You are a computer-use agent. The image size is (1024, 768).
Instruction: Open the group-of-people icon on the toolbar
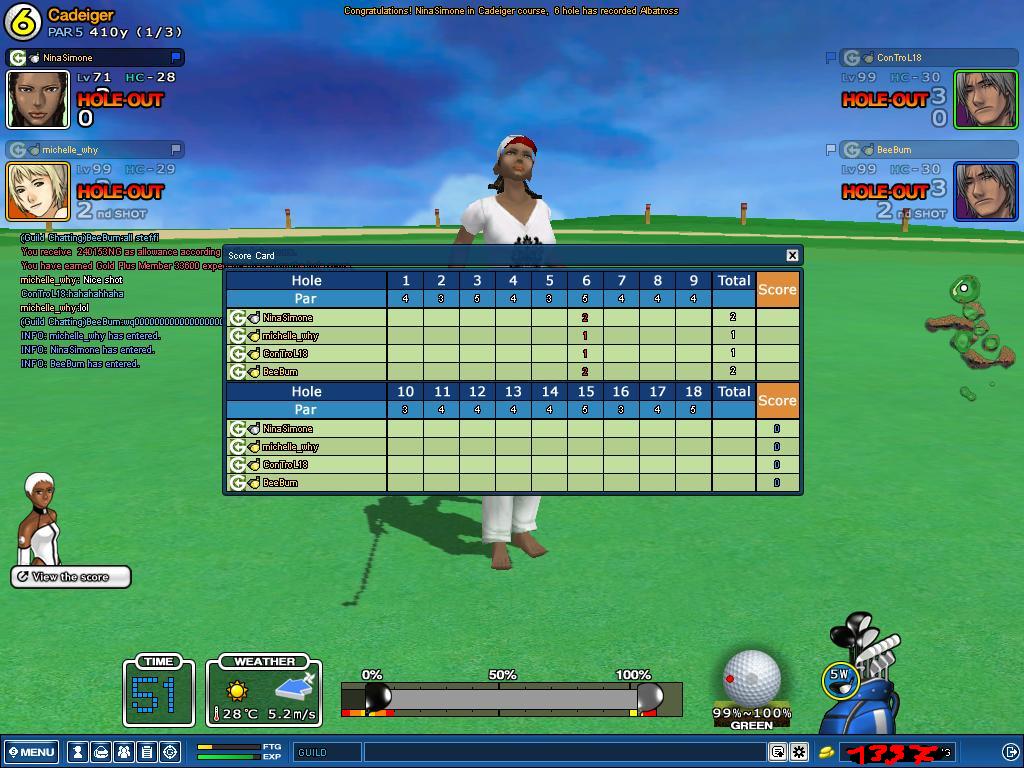tap(124, 752)
